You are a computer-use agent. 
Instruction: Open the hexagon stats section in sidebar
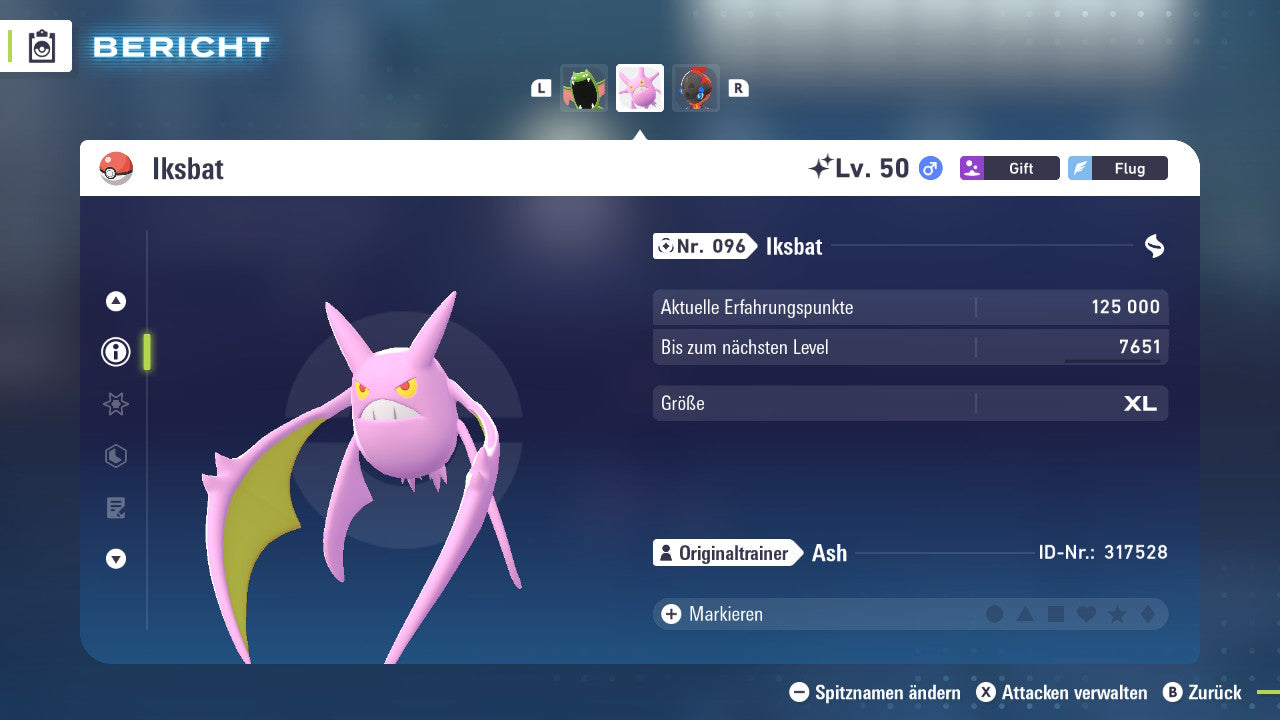[116, 456]
